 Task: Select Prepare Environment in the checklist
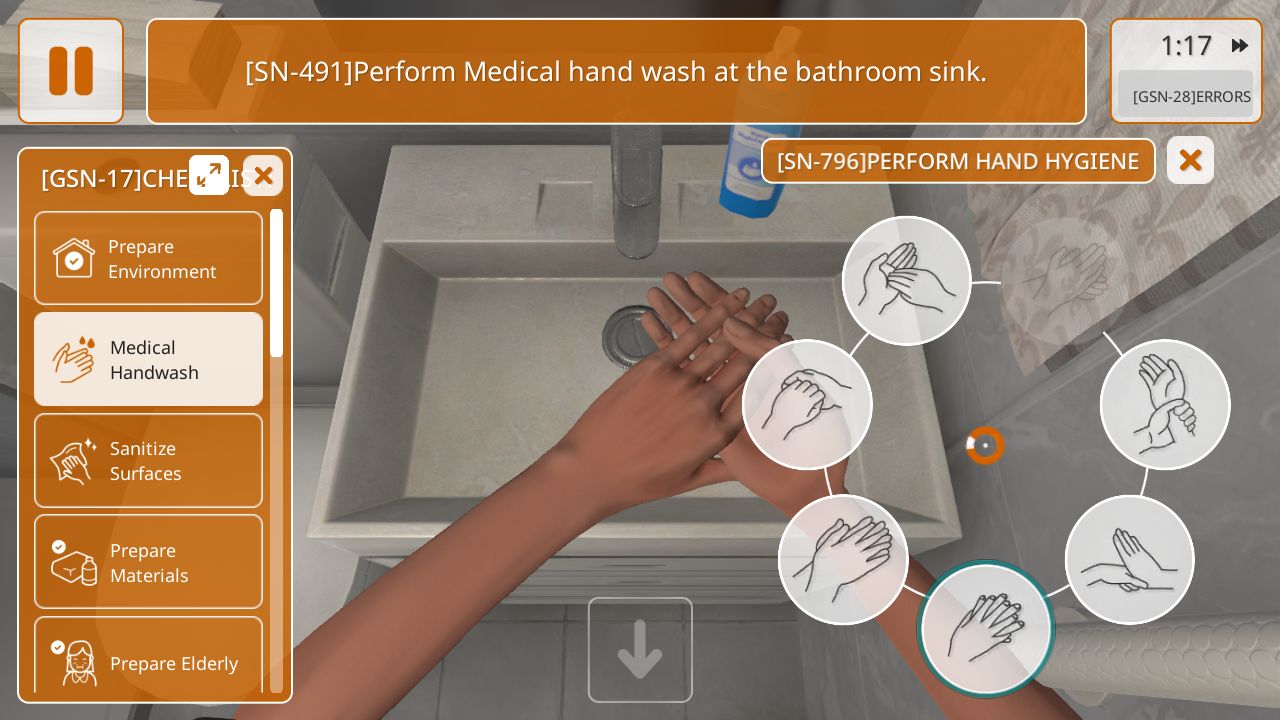coord(148,258)
